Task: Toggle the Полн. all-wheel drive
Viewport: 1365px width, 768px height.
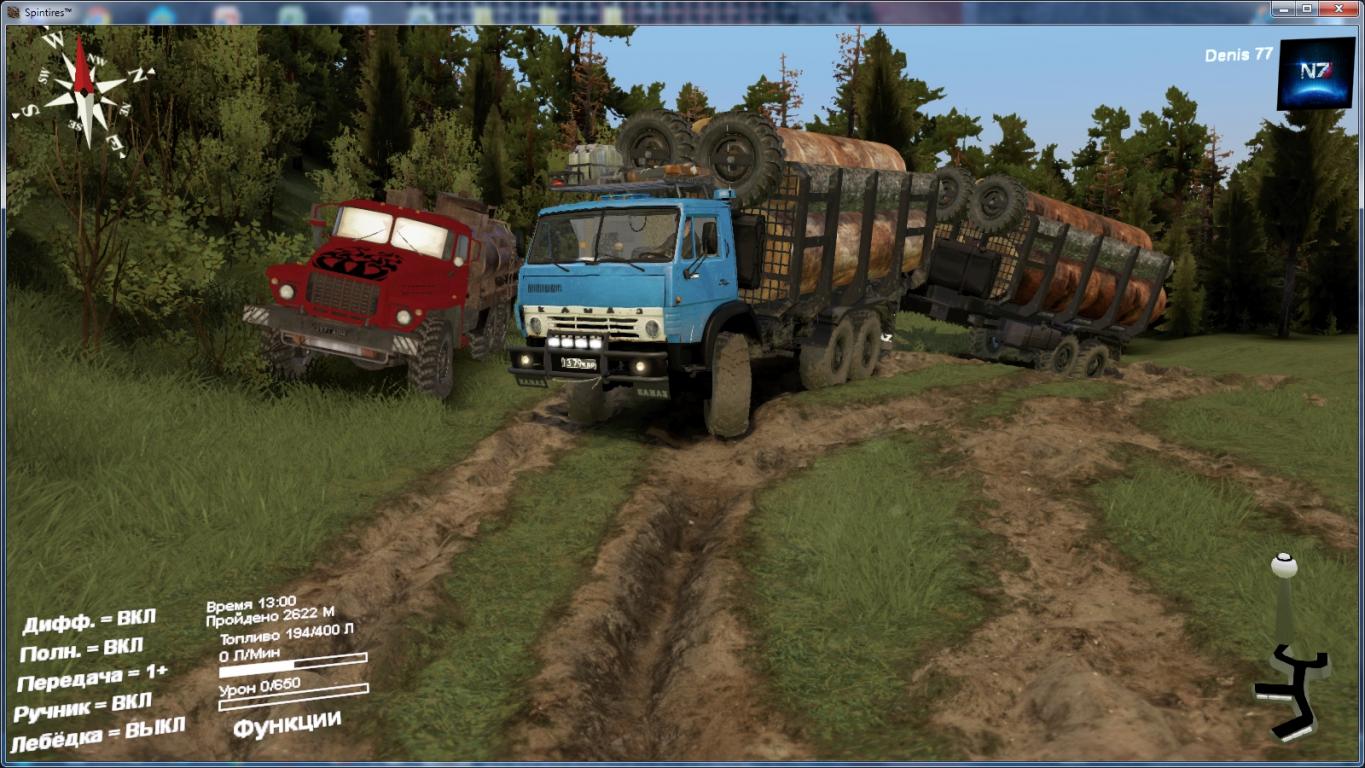Action: [81, 650]
